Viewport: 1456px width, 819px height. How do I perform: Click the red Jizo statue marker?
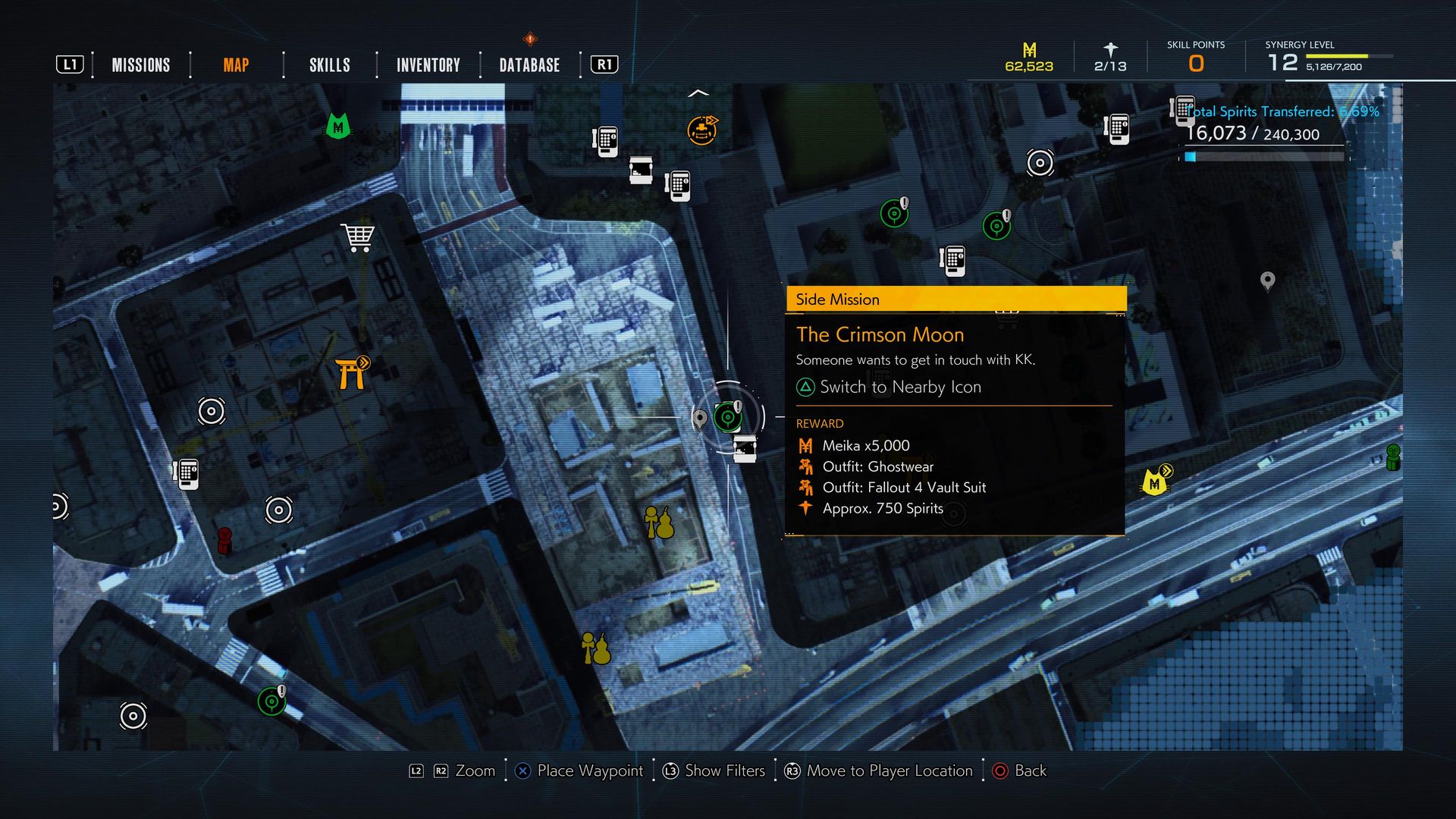tap(224, 540)
